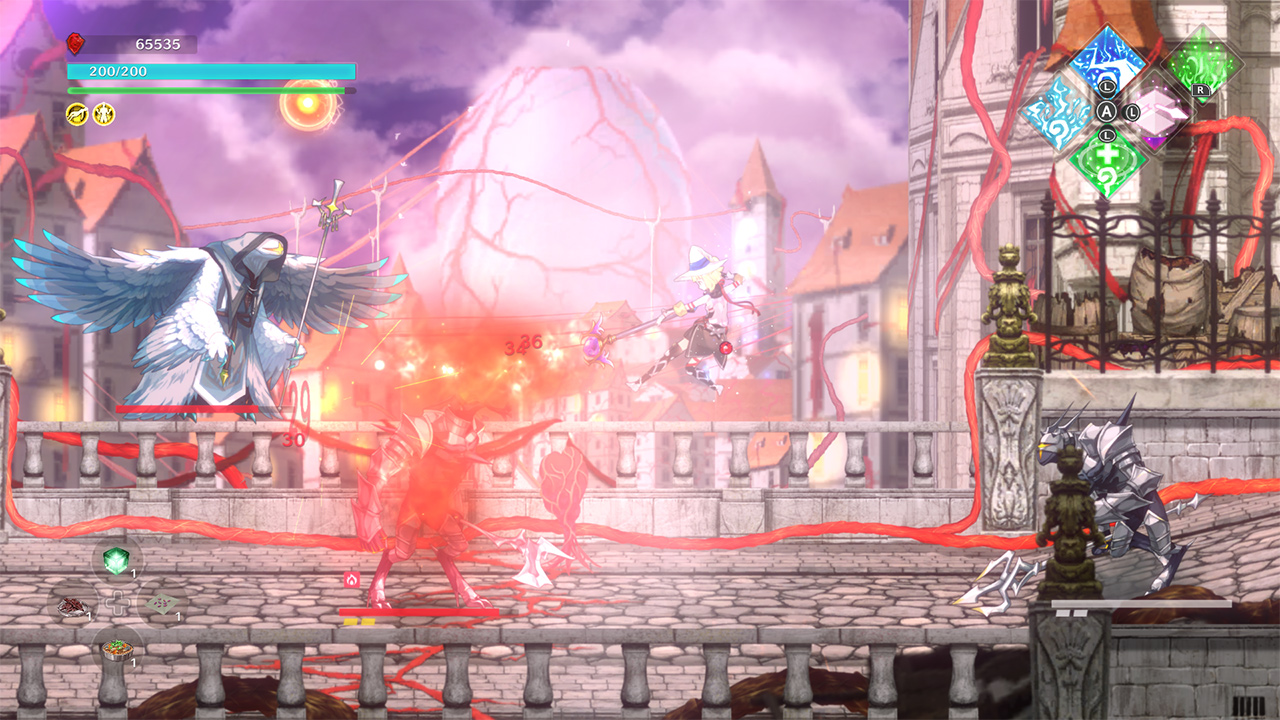Select the seed tray item
Screen dimensions: 1280x720
163,602
